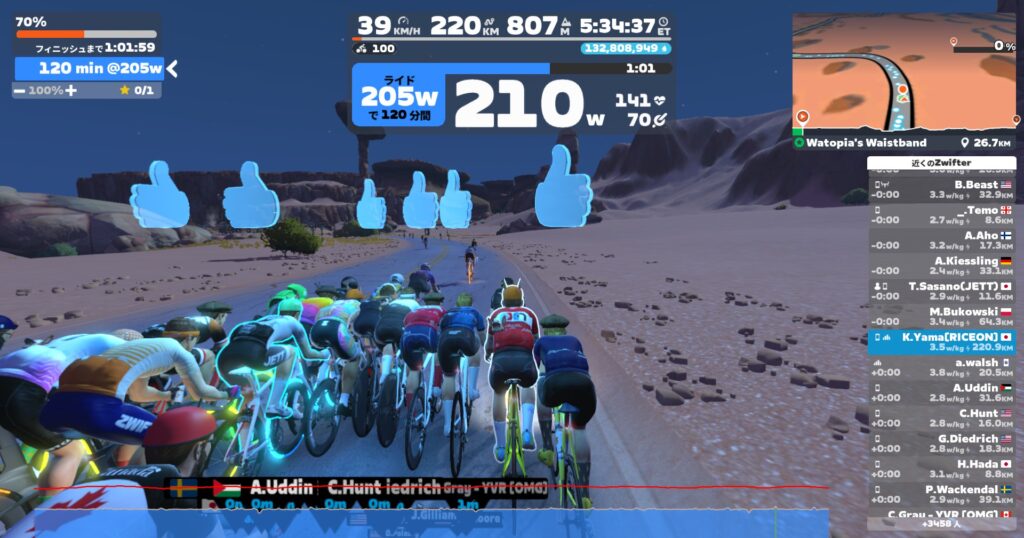
Task: Select G.Diedrich from the rider list
Action: pos(942,444)
